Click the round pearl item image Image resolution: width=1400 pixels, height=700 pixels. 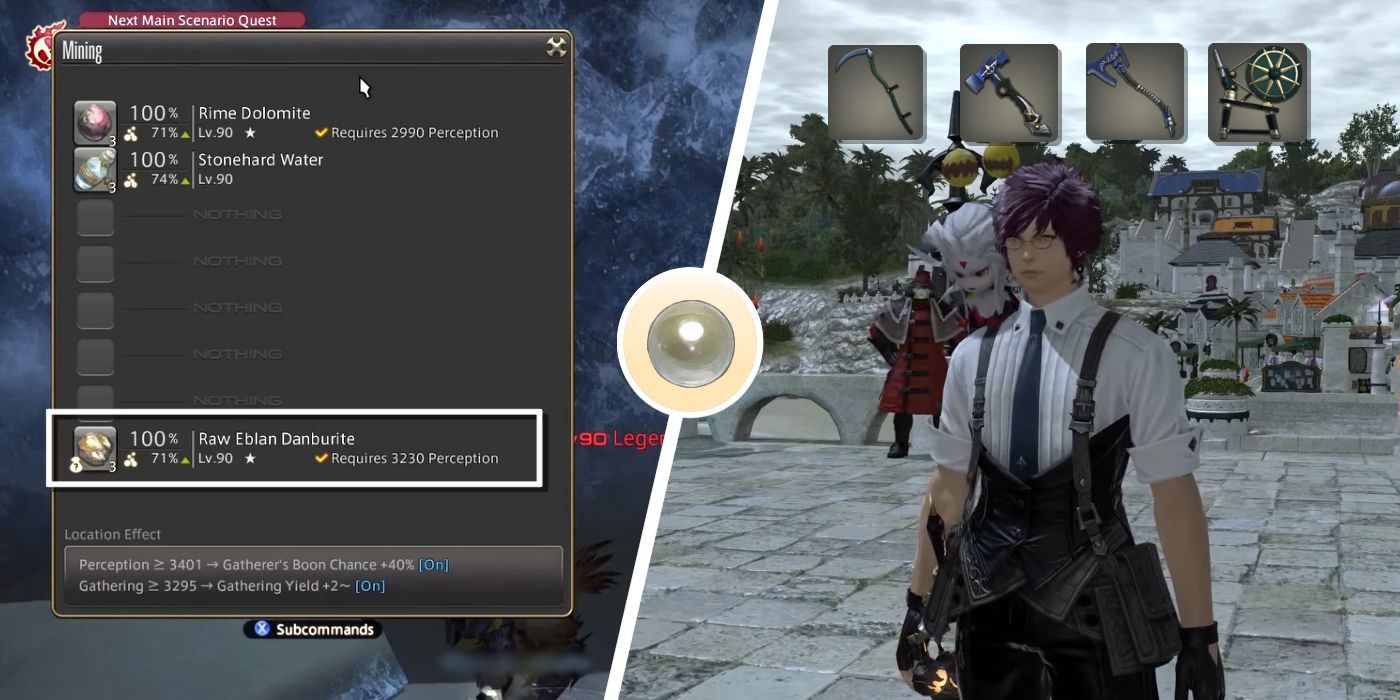point(689,343)
